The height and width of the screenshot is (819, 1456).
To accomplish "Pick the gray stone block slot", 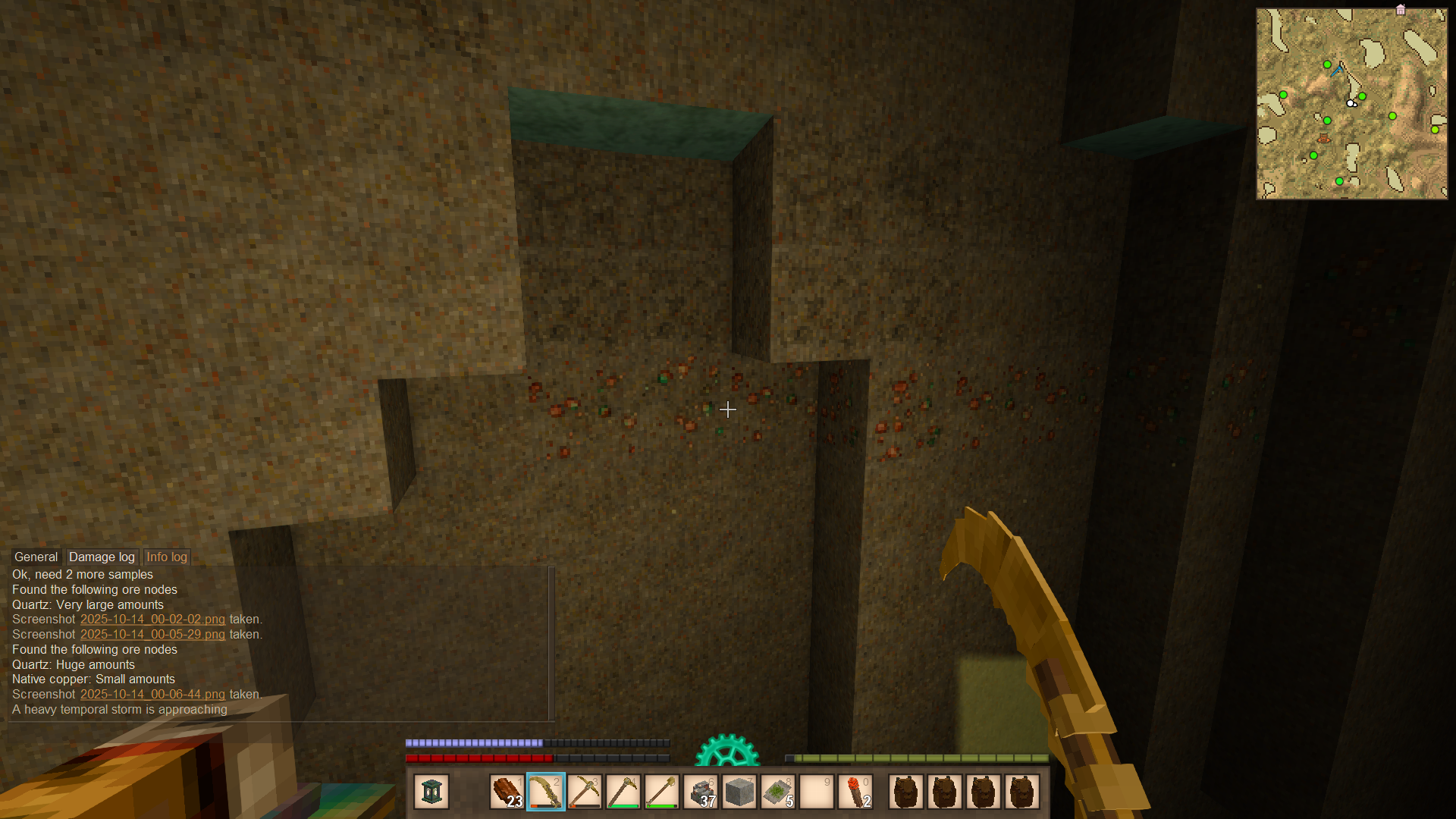I will (739, 792).
